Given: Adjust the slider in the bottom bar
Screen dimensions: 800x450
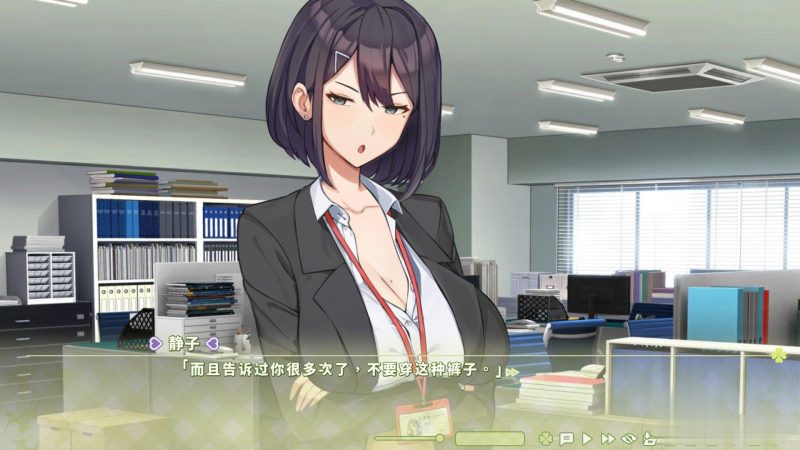Looking at the screenshot, I should click(x=439, y=438).
